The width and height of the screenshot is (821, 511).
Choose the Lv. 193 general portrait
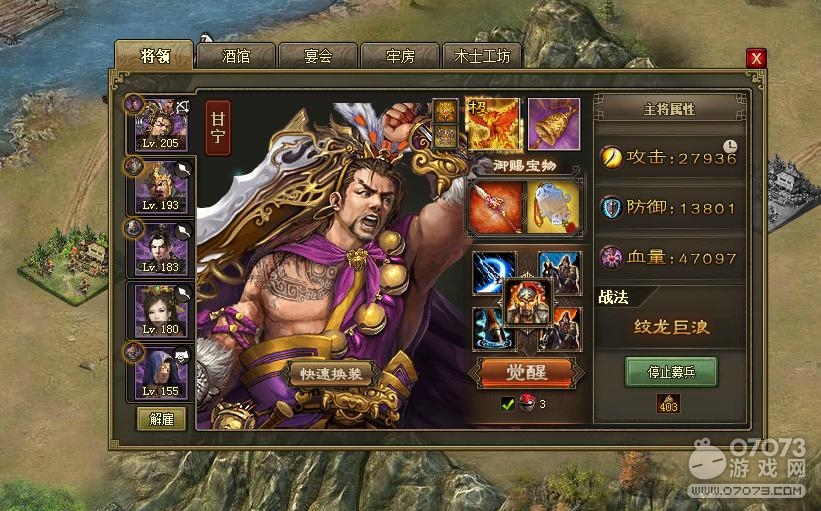pyautogui.click(x=160, y=185)
